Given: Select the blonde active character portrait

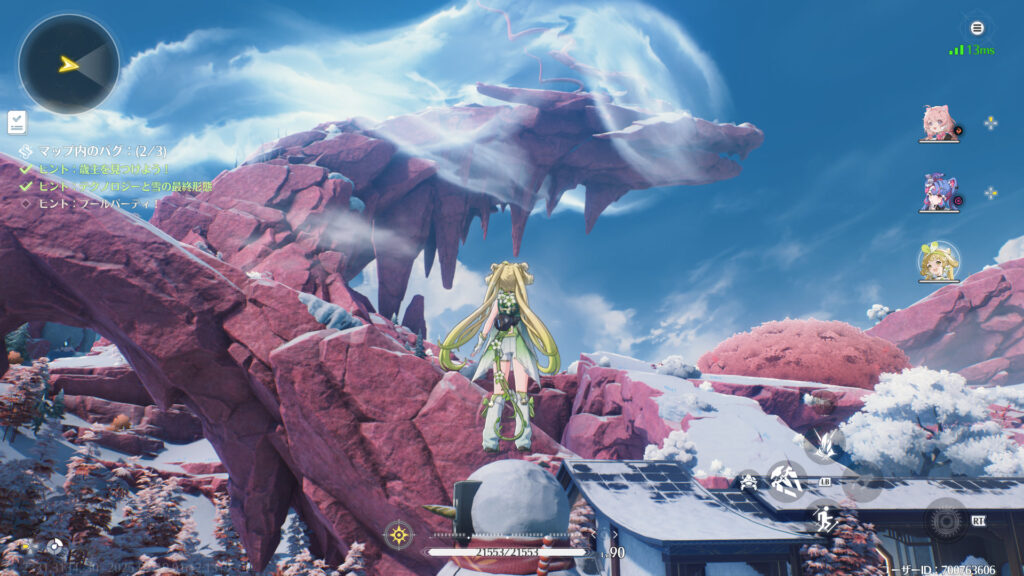Looking at the screenshot, I should pyautogui.click(x=938, y=262).
